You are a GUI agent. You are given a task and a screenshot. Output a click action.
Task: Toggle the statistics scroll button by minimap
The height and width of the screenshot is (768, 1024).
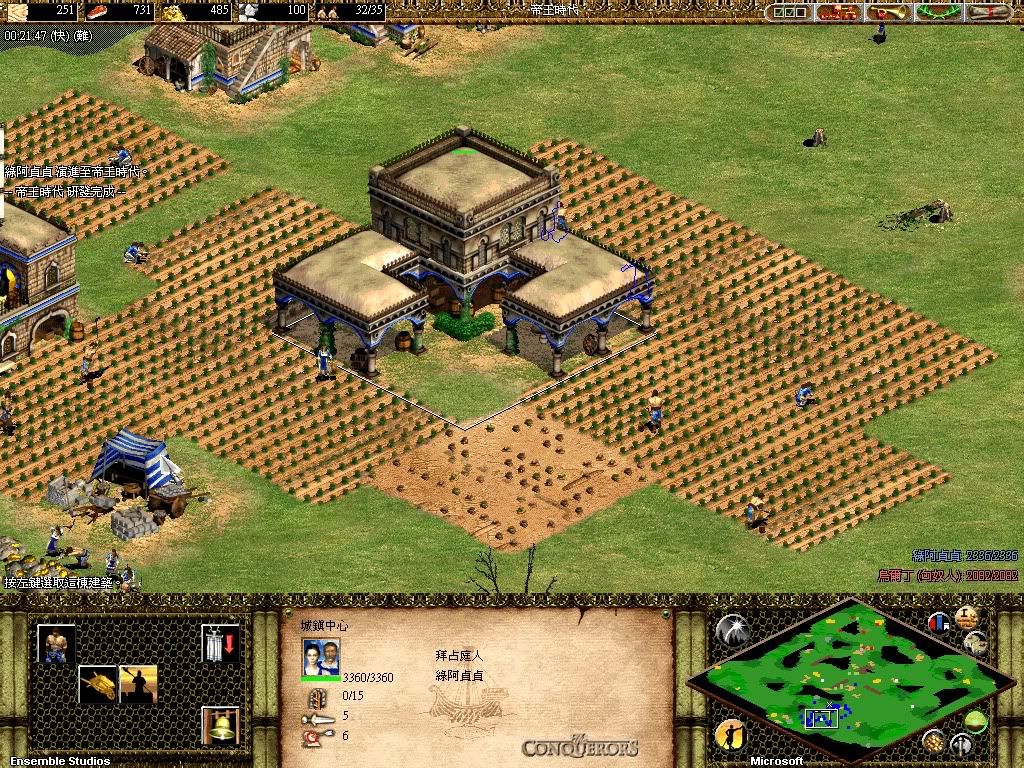[x=976, y=643]
